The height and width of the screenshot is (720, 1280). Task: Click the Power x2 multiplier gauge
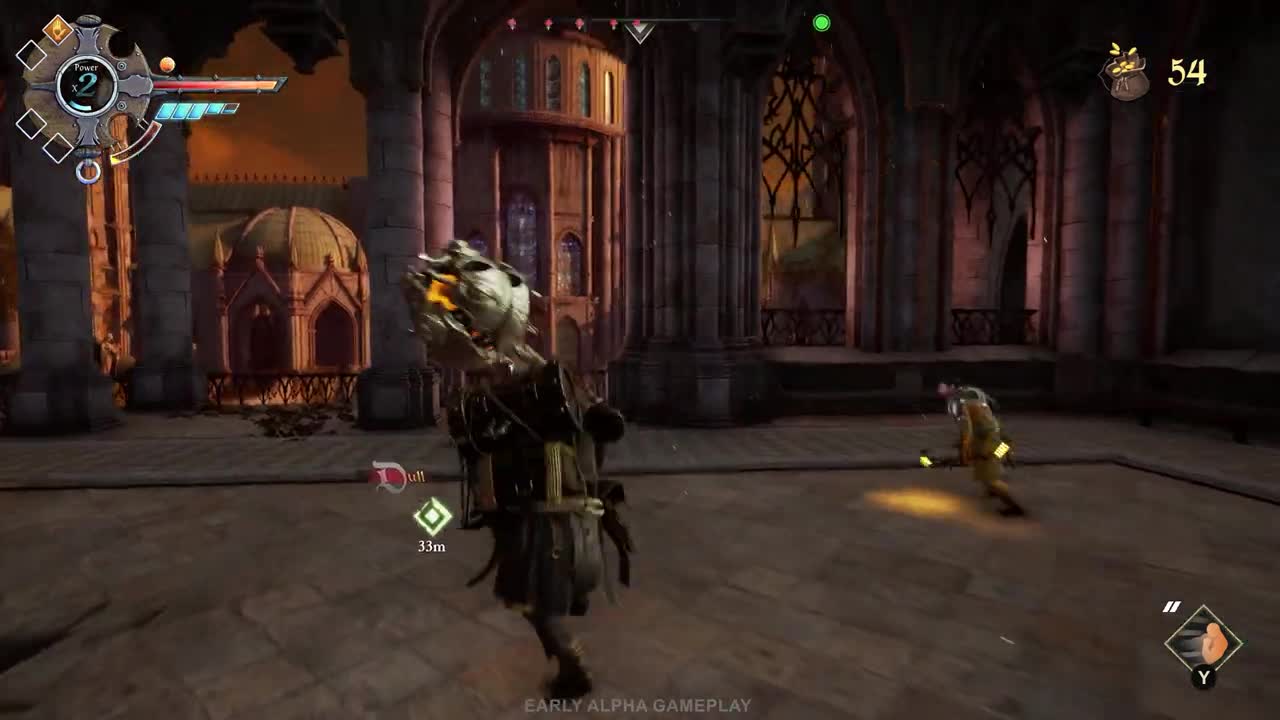(86, 85)
